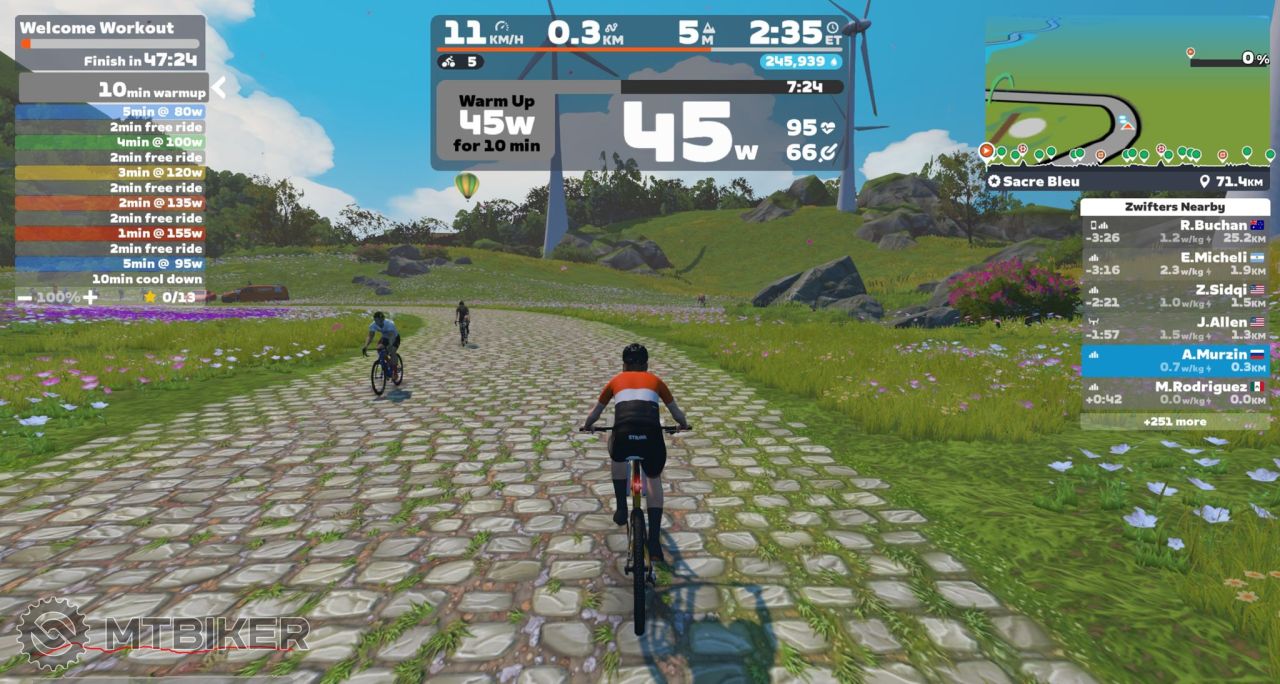The width and height of the screenshot is (1280, 684).
Task: Open the minimap view
Action: [1128, 92]
